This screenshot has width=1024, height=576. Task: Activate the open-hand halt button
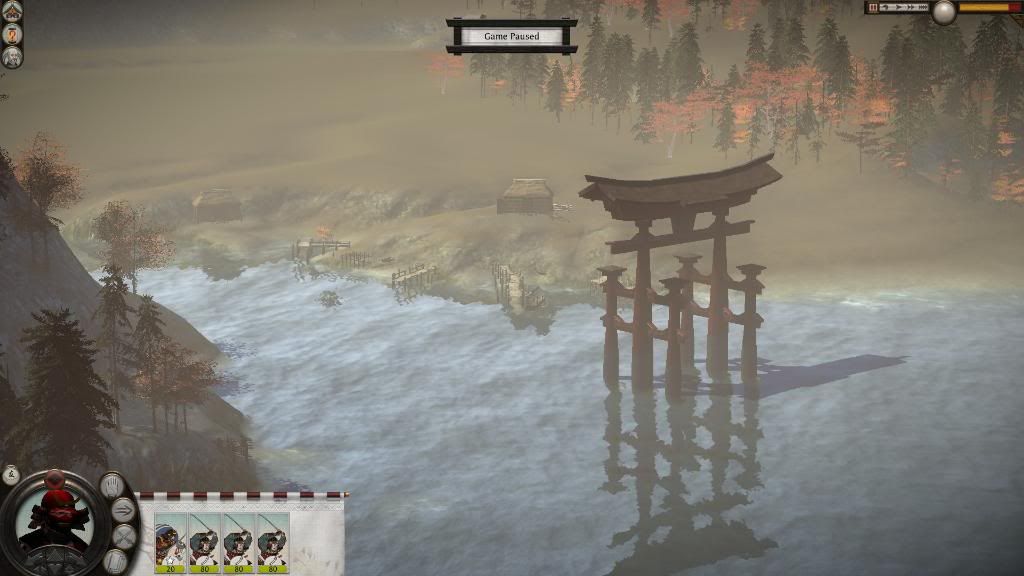pyautogui.click(x=112, y=485)
